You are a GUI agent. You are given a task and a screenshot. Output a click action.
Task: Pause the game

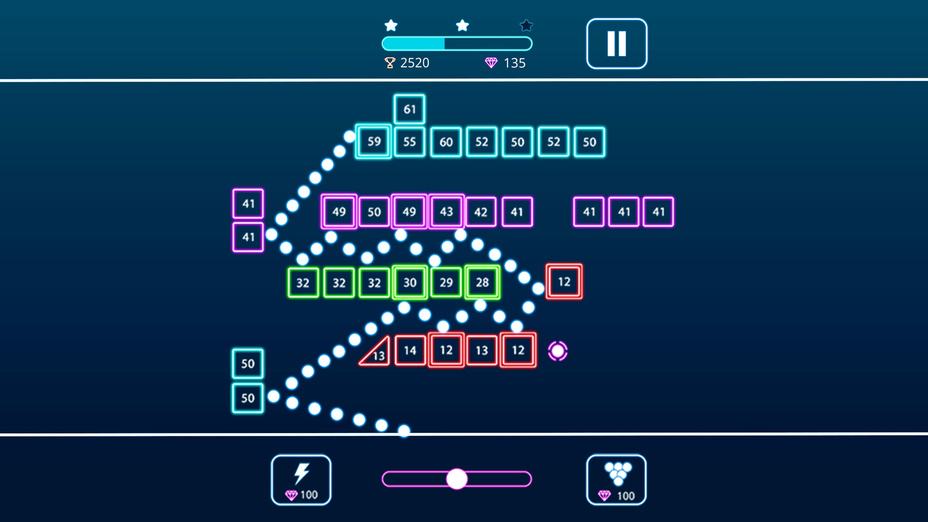(x=616, y=44)
